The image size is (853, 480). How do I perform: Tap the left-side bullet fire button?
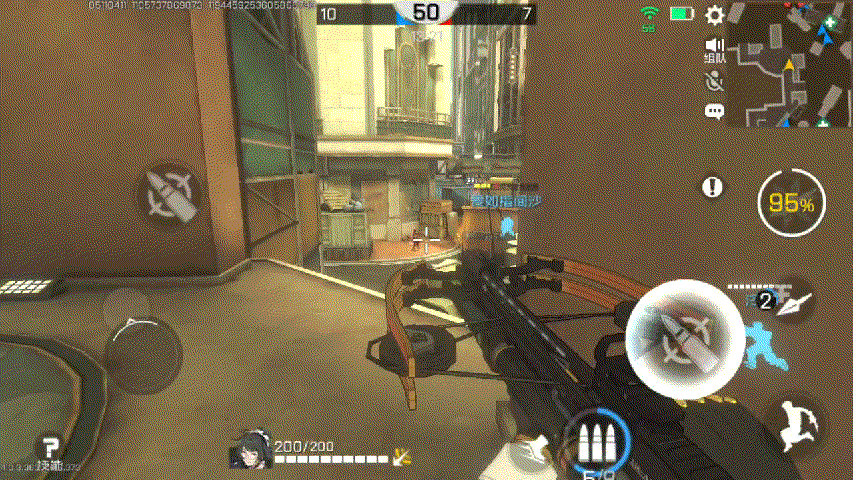(x=169, y=194)
